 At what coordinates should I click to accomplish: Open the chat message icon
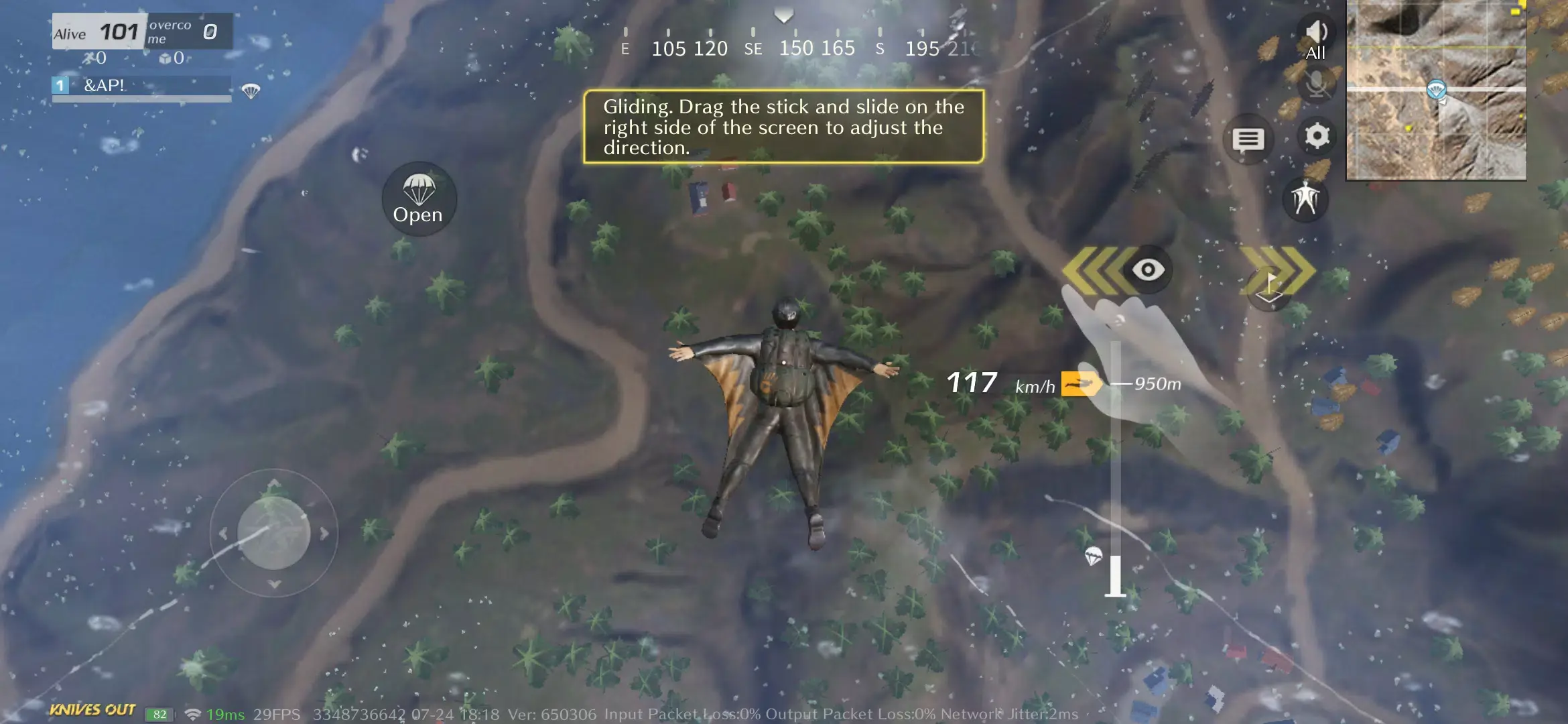coord(1247,139)
